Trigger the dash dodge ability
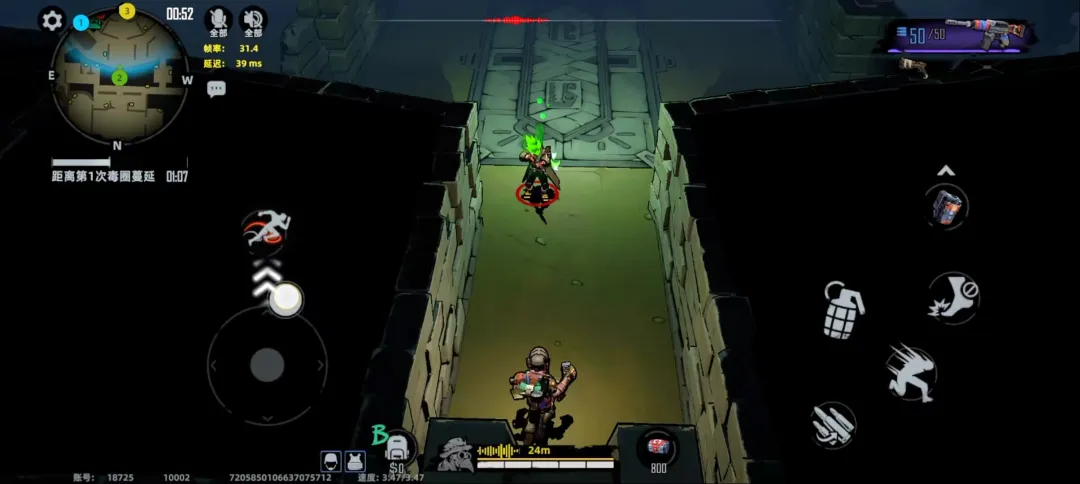The height and width of the screenshot is (484, 1080). coord(910,372)
